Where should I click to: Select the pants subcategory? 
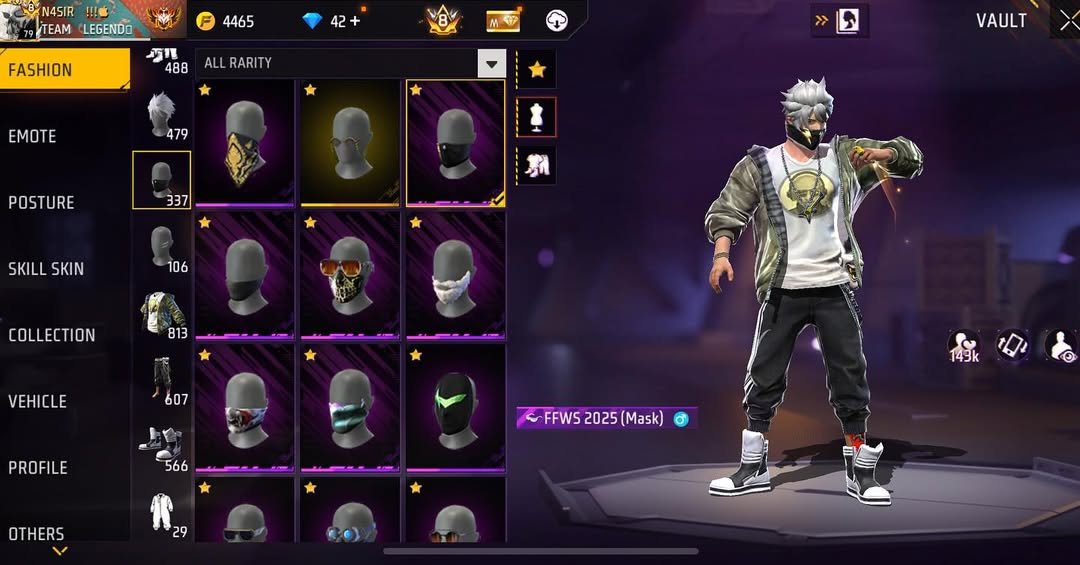[161, 380]
